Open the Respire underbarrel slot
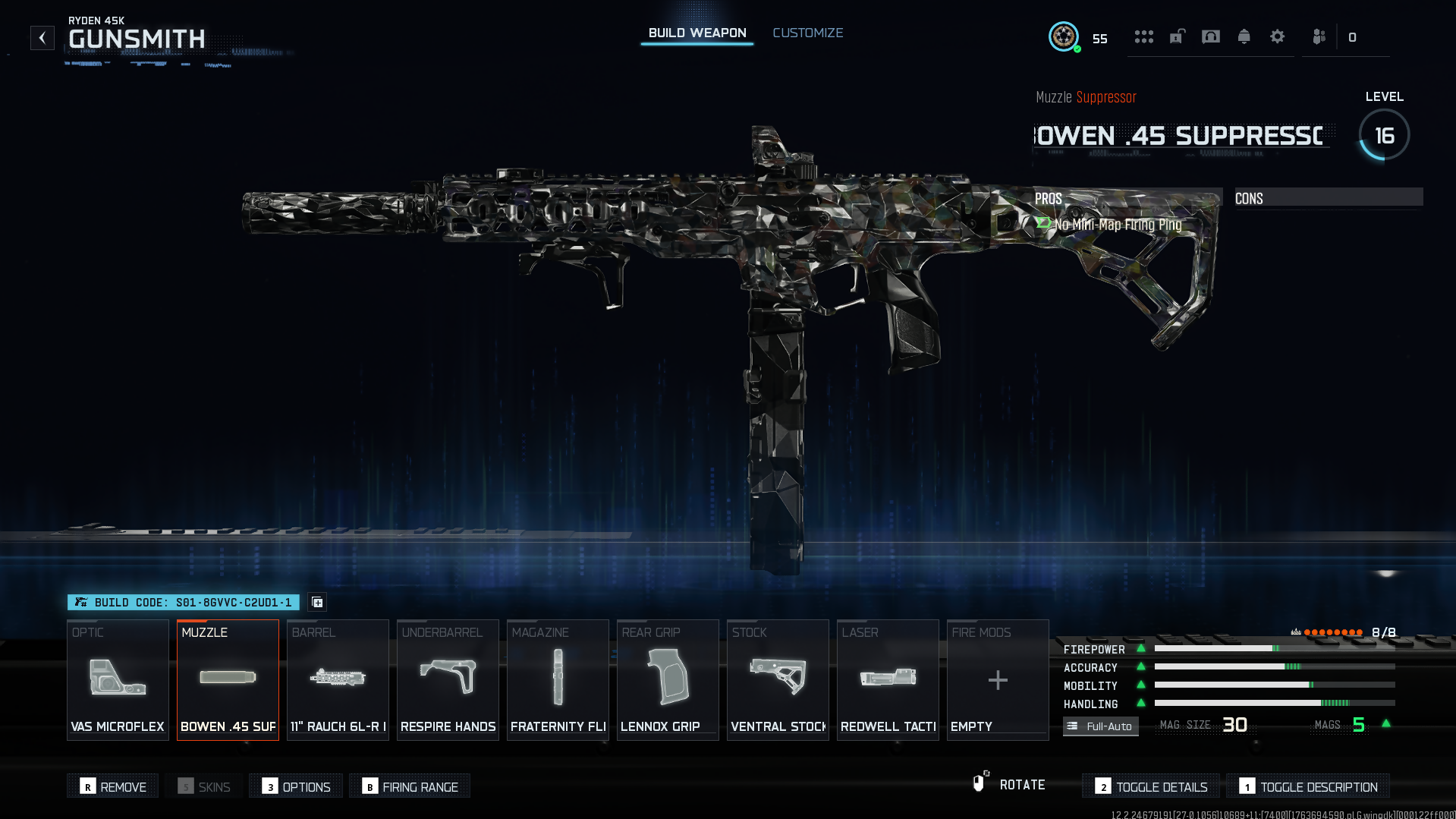 pyautogui.click(x=448, y=679)
